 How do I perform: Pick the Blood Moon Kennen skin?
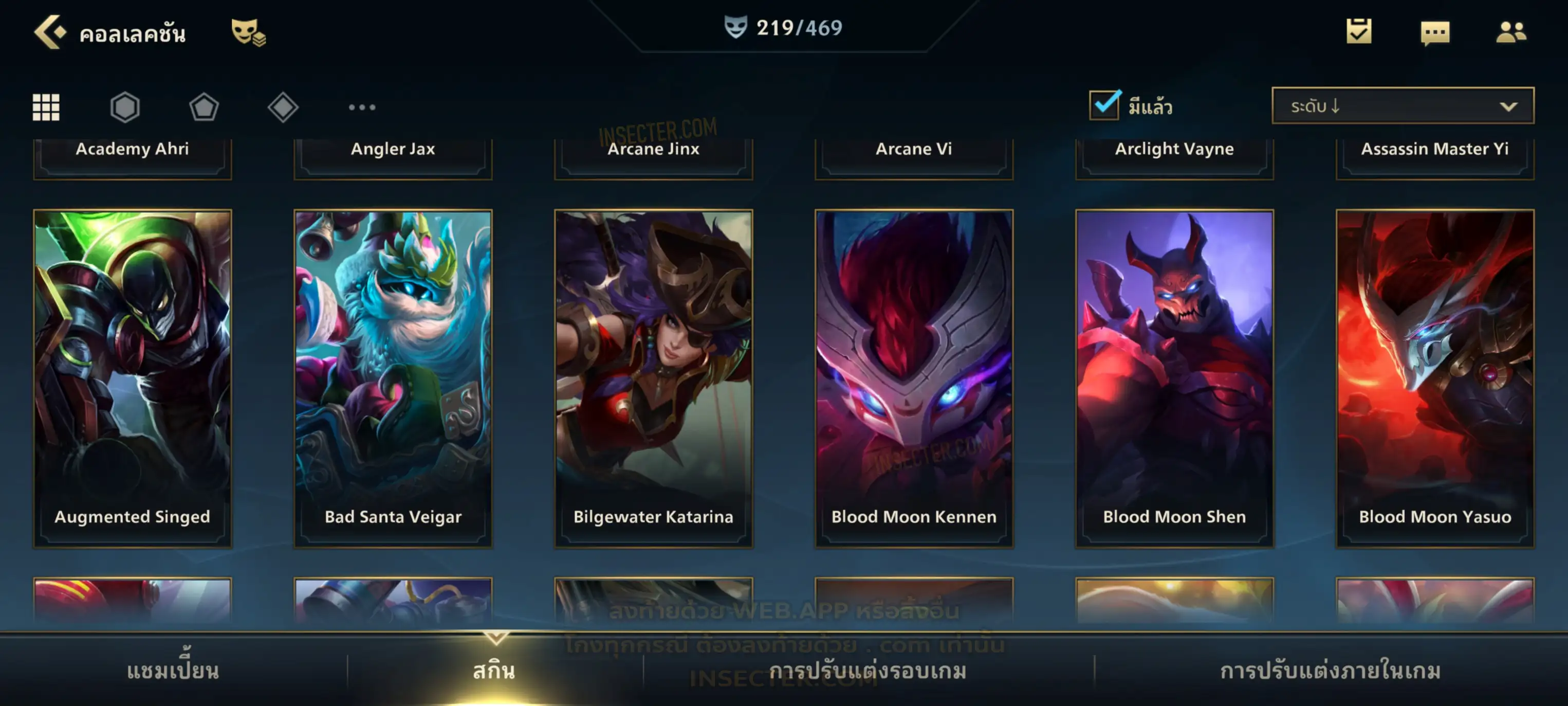(914, 377)
